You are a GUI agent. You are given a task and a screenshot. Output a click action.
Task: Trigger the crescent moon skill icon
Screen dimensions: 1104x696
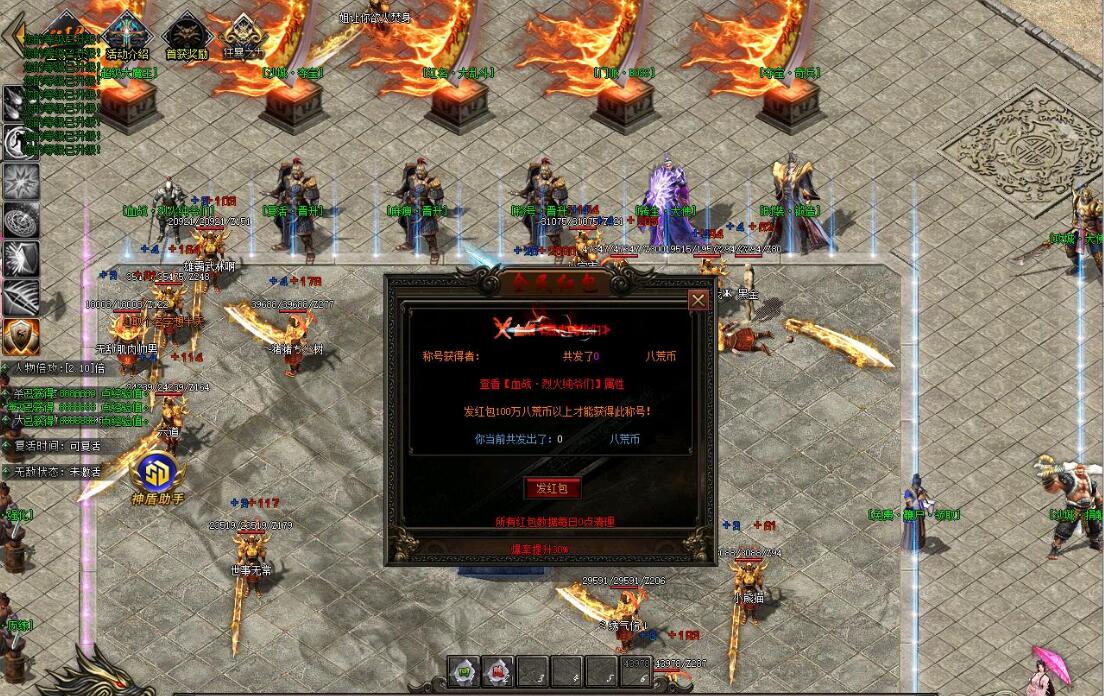pos(20,141)
